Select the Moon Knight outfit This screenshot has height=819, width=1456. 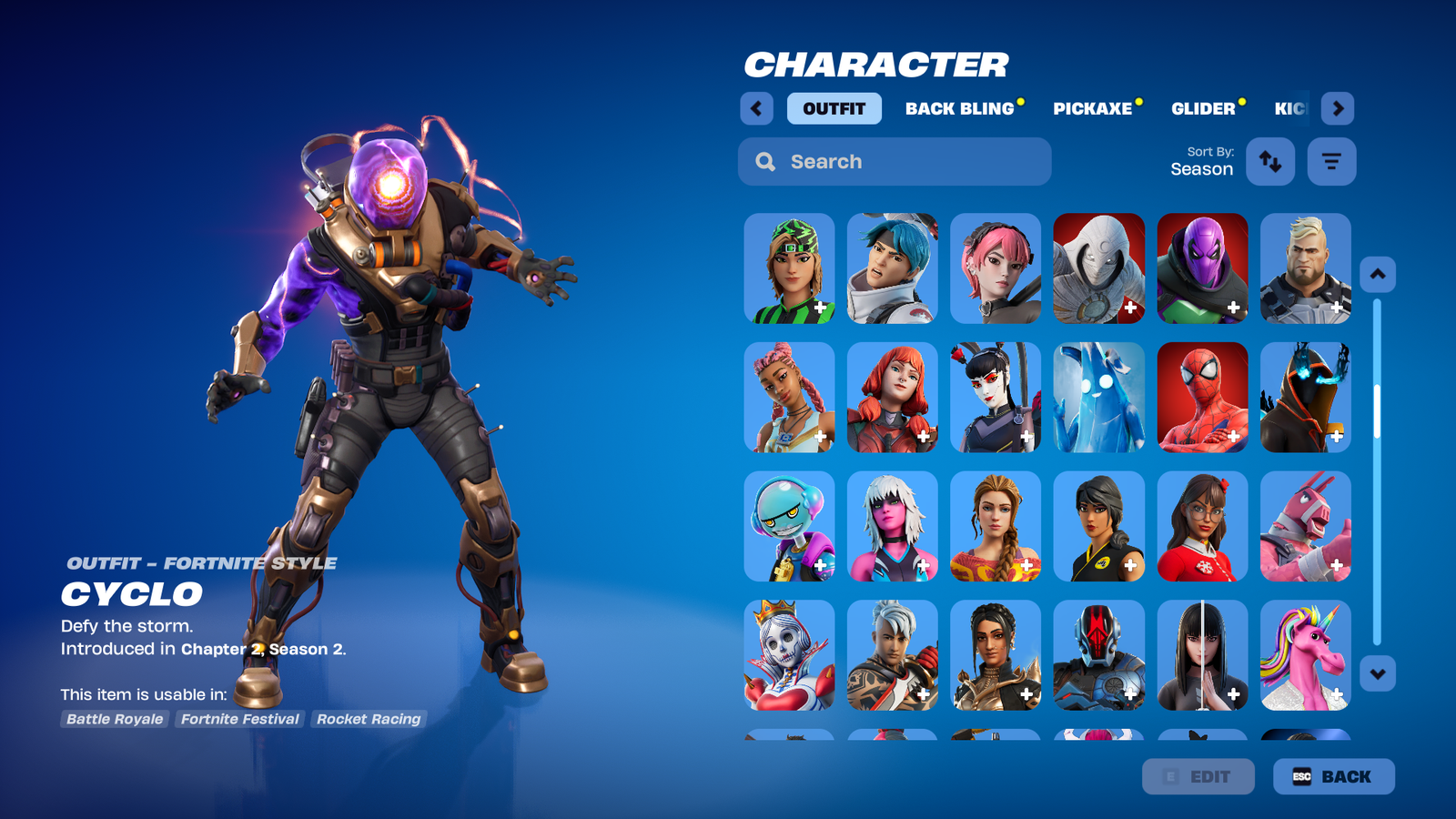(1098, 268)
